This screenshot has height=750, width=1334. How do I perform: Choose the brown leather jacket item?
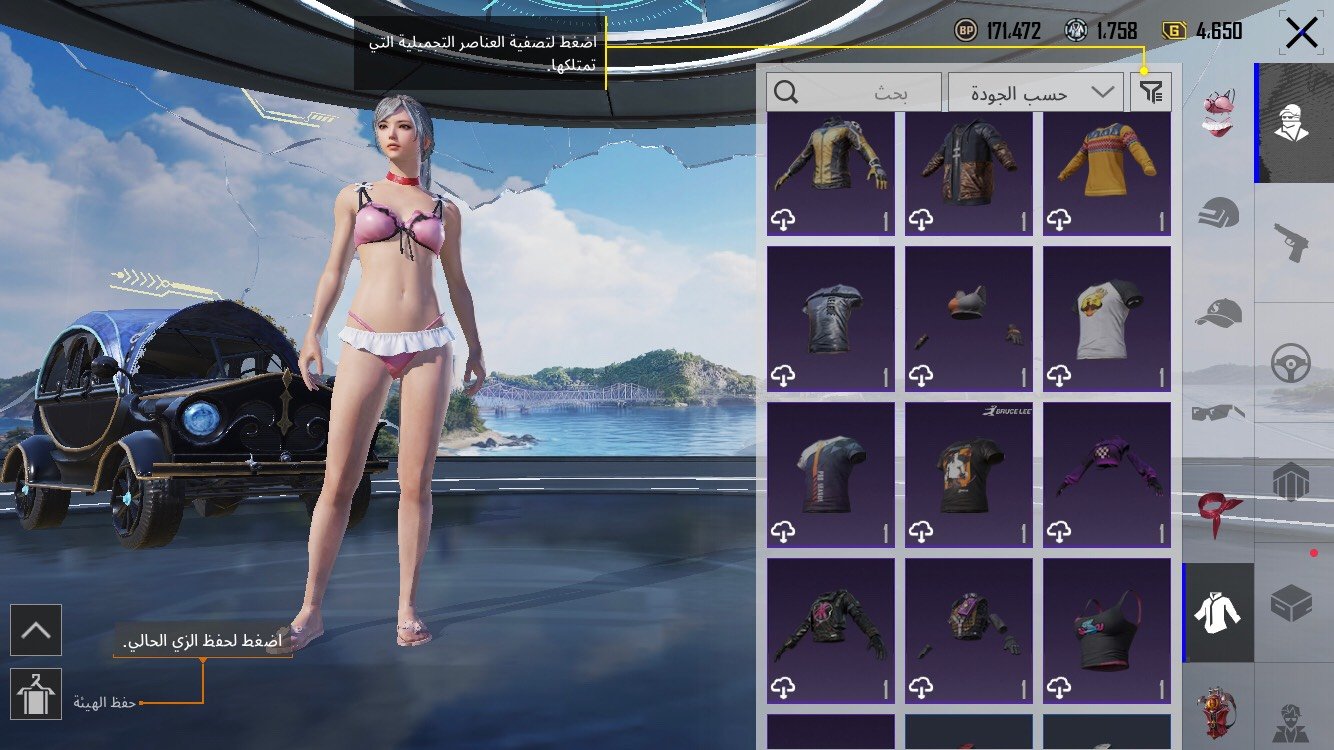coord(968,174)
